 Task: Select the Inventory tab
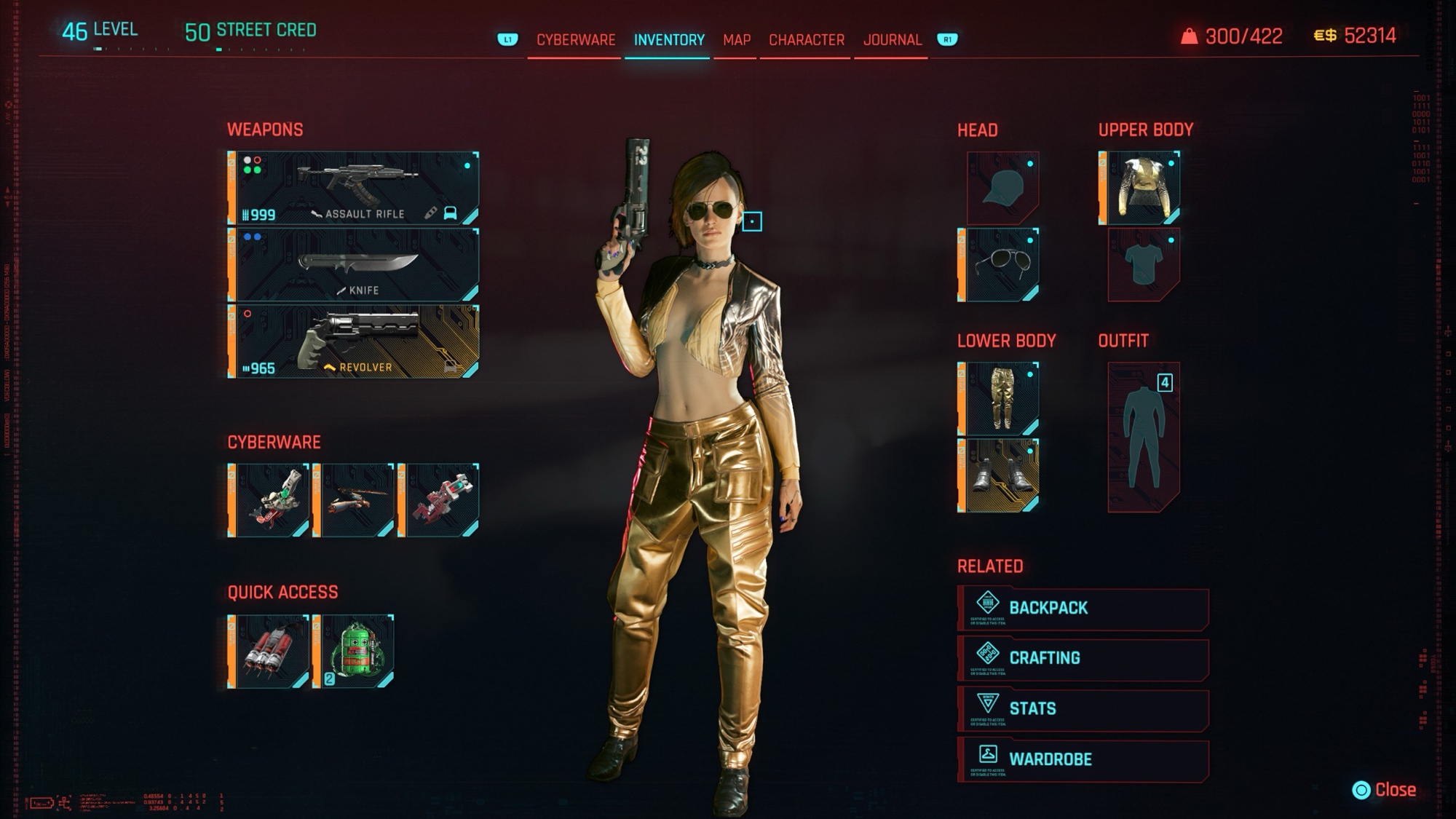point(668,40)
